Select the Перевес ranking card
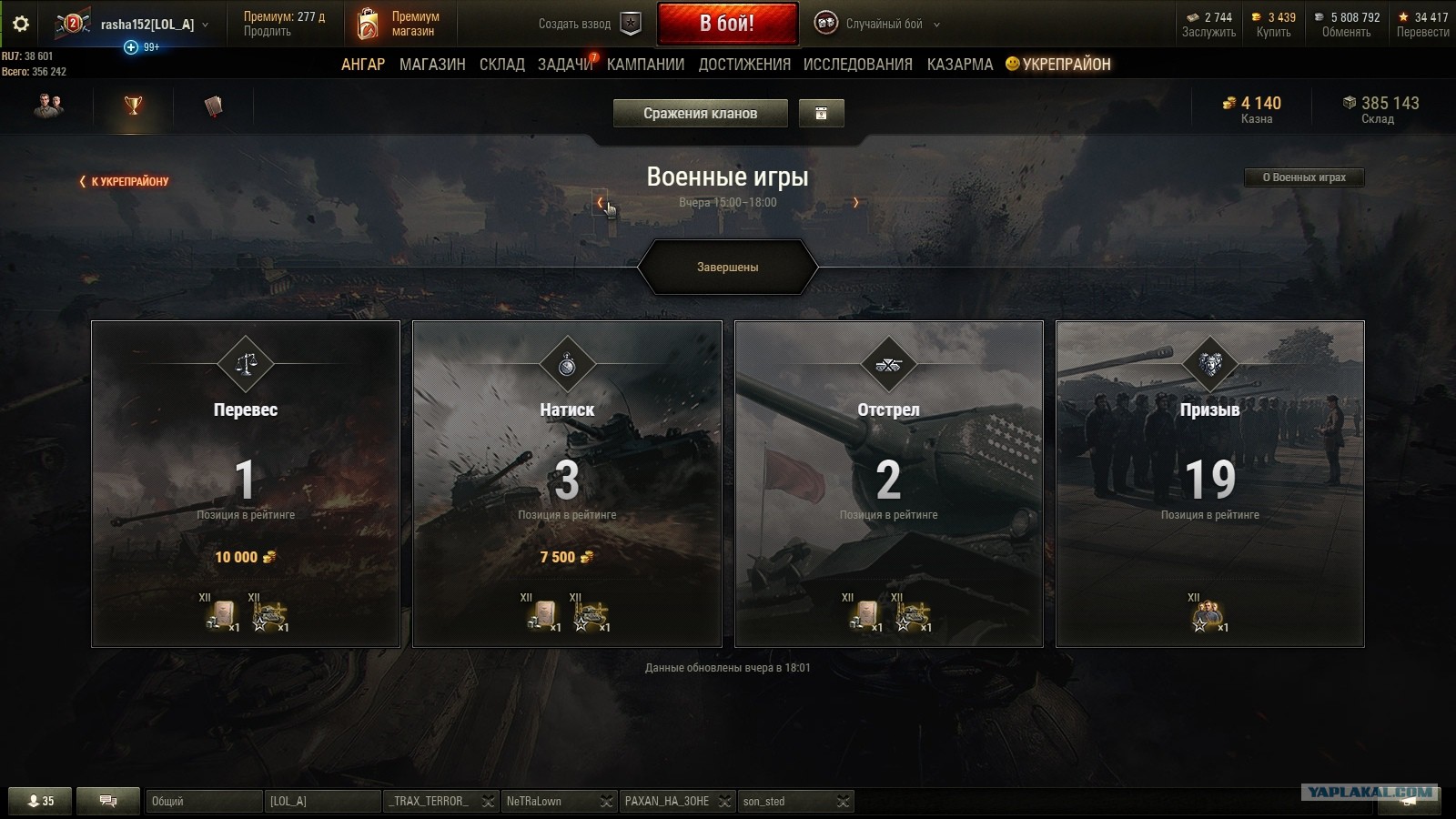Screen dimensions: 1456x819 coord(246,483)
